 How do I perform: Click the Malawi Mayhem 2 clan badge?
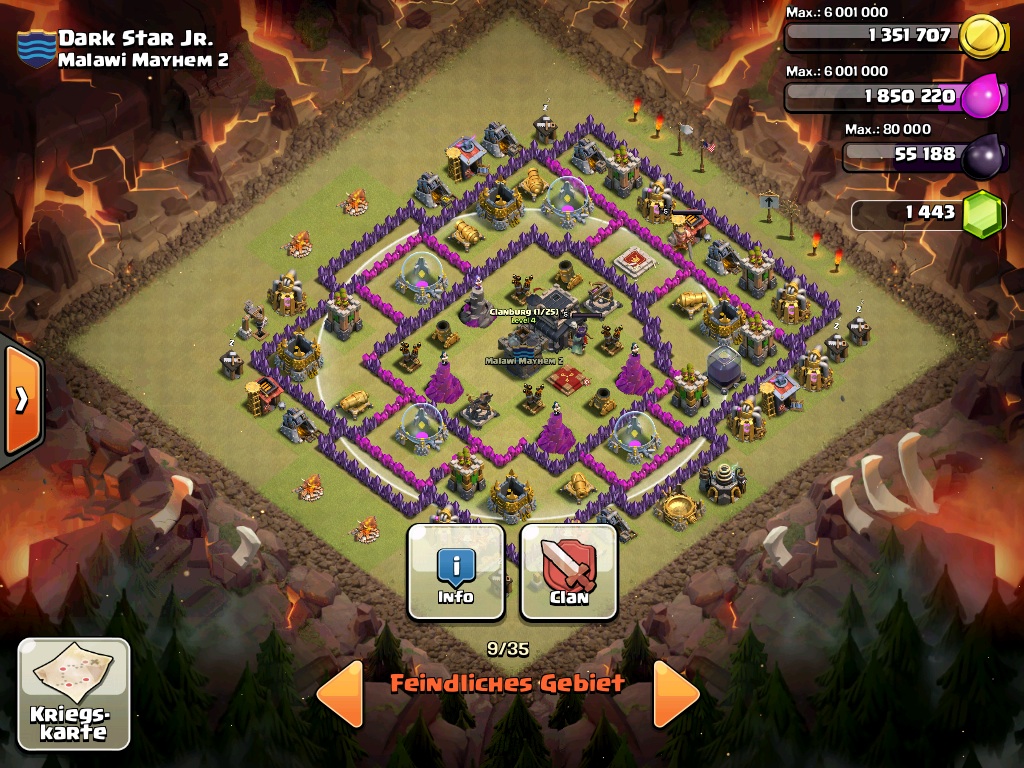click(x=36, y=48)
